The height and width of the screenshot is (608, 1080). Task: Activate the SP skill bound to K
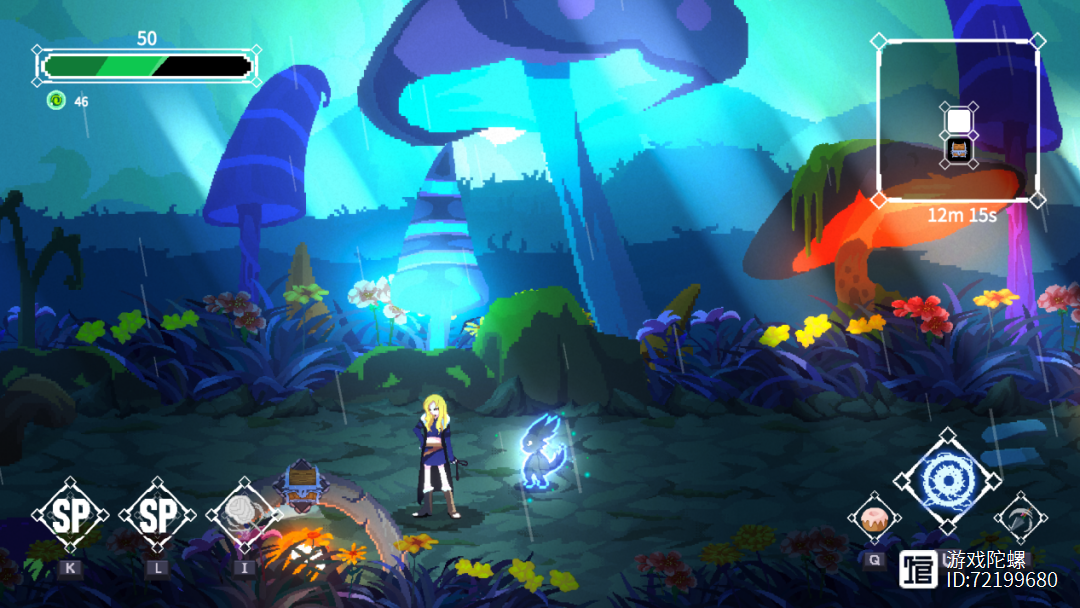(70, 516)
